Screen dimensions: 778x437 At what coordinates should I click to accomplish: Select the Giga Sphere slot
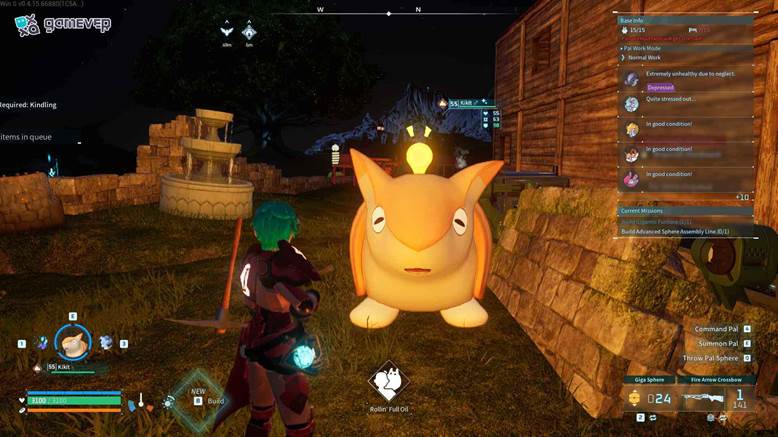coord(652,397)
